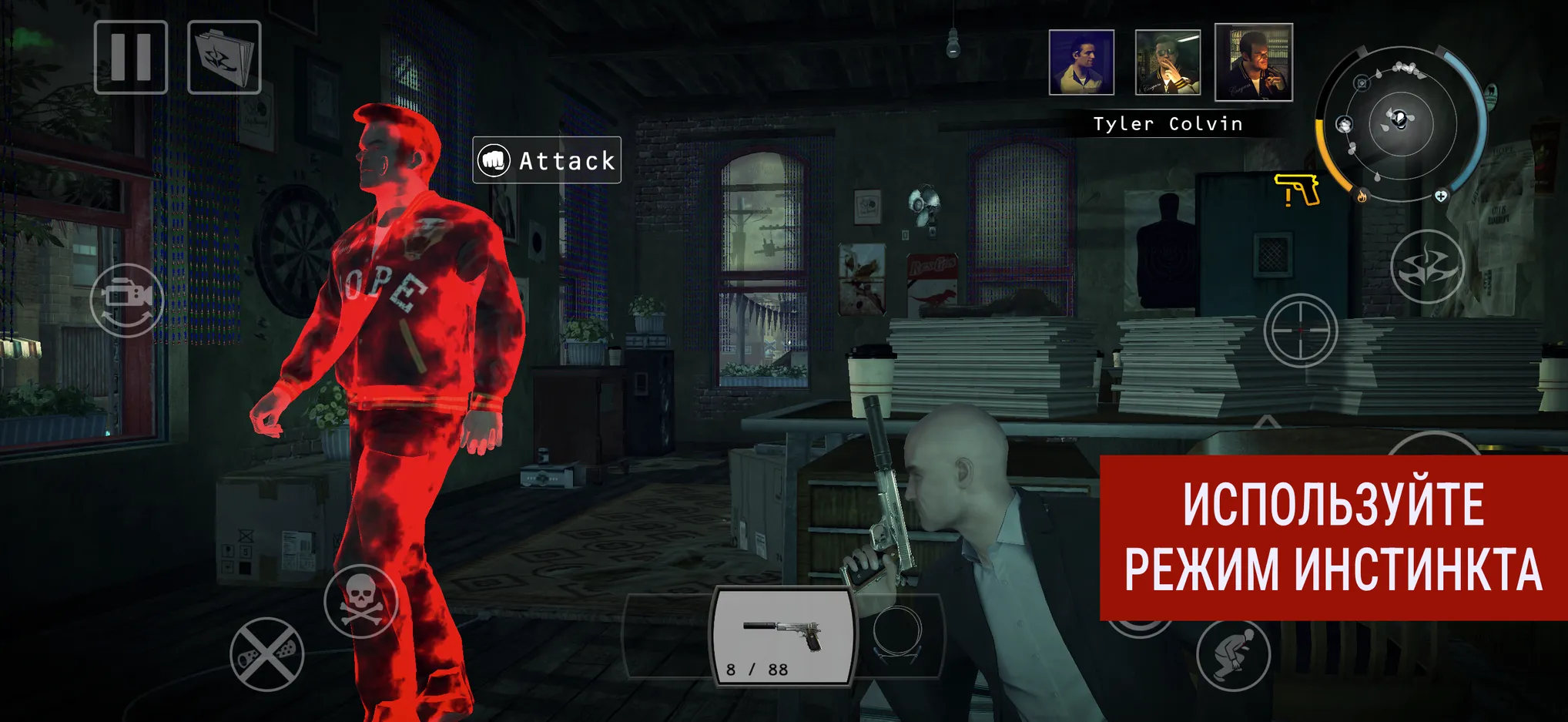This screenshot has height=722, width=1568.
Task: Open the circular minimap radar
Action: tap(1401, 123)
